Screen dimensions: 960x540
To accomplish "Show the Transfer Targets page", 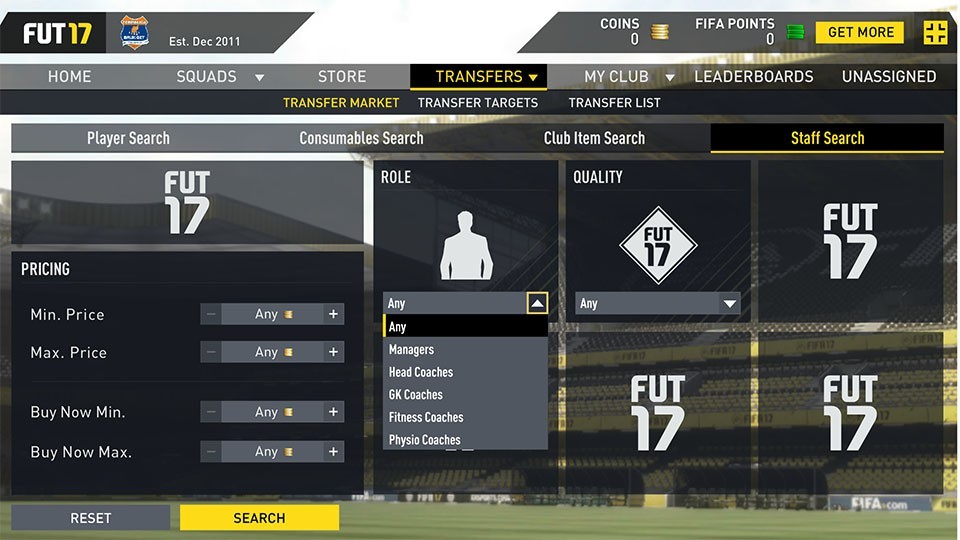I will pos(477,103).
